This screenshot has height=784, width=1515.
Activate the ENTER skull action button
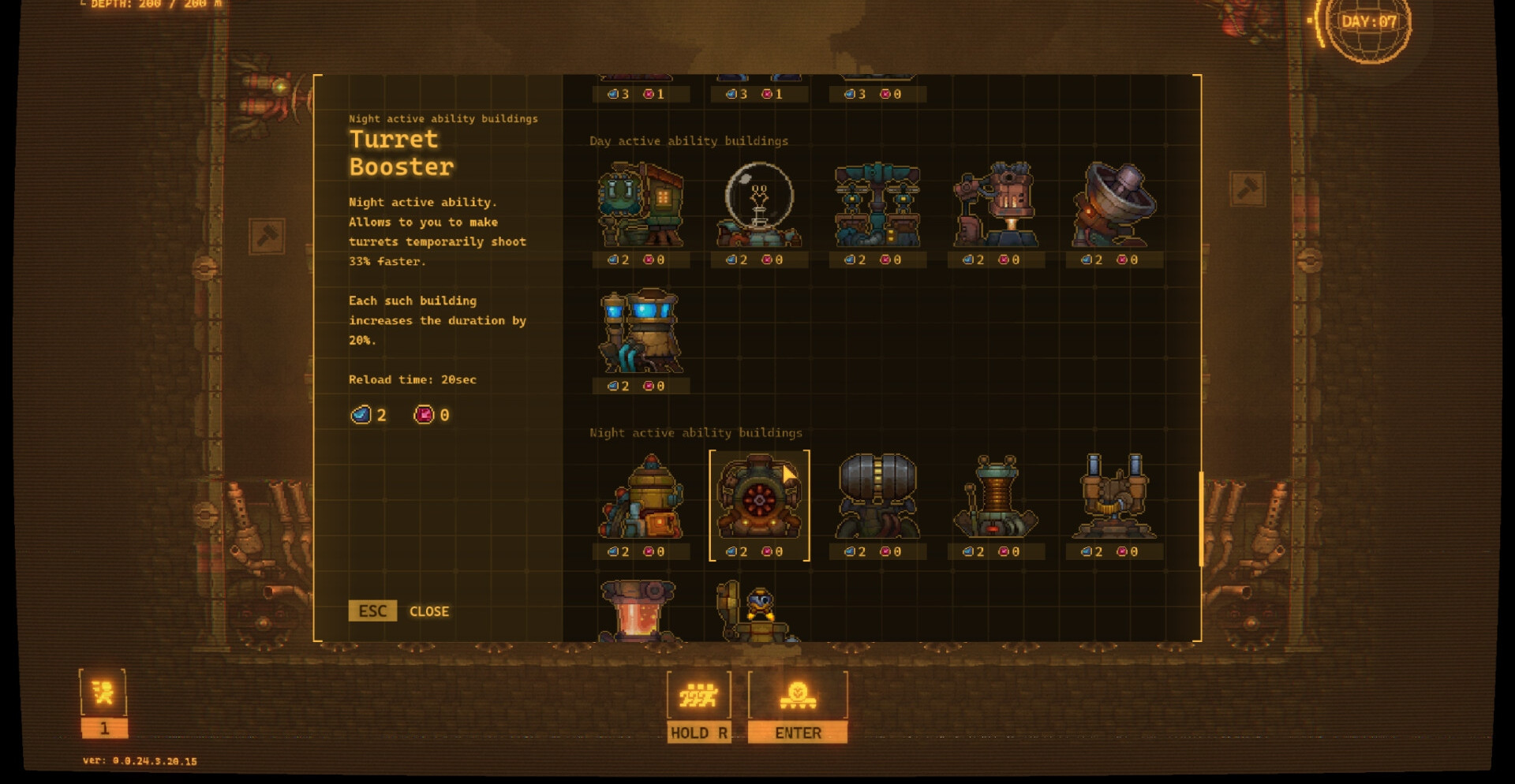(x=798, y=707)
